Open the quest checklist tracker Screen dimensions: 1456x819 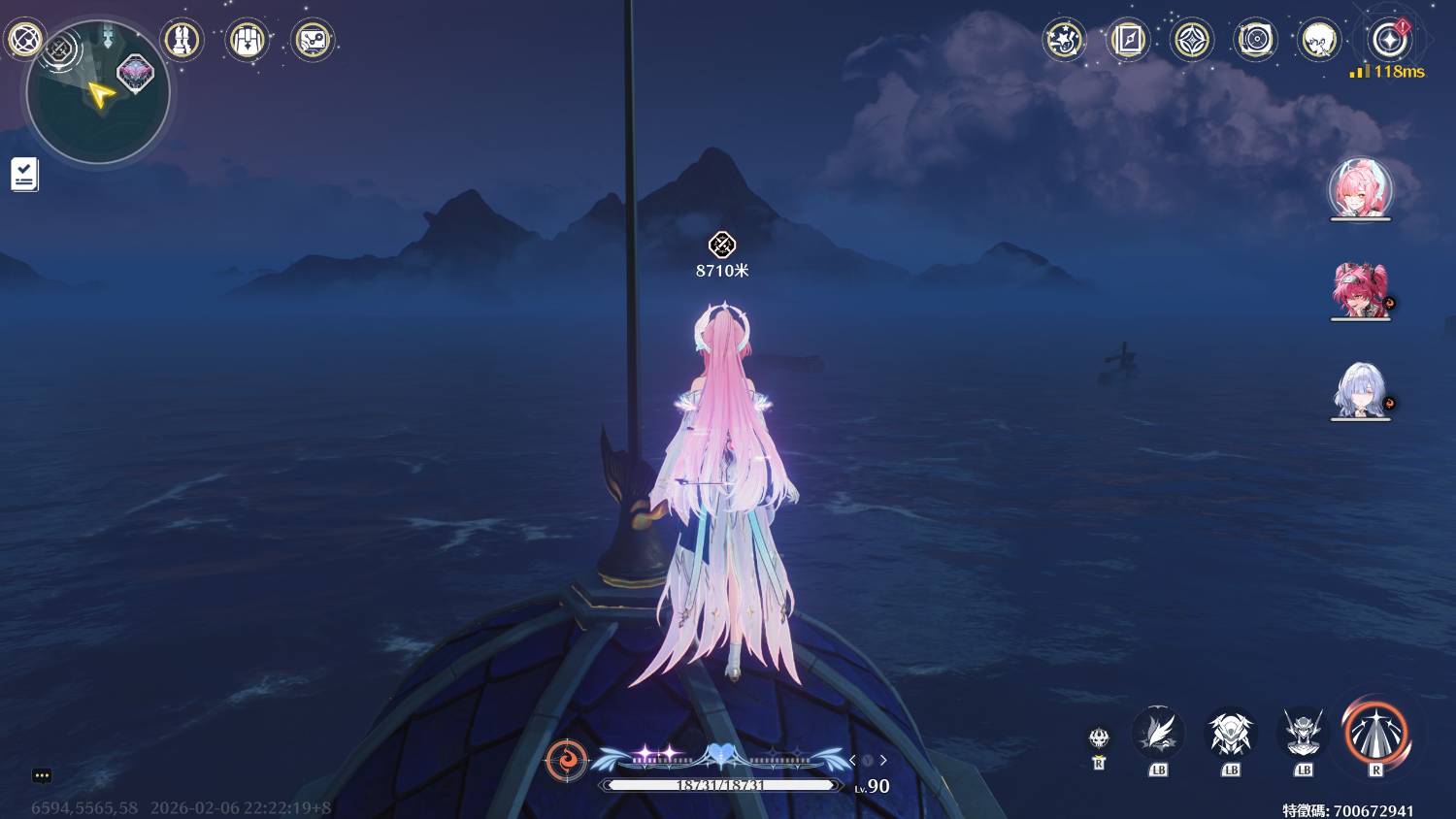[x=24, y=175]
